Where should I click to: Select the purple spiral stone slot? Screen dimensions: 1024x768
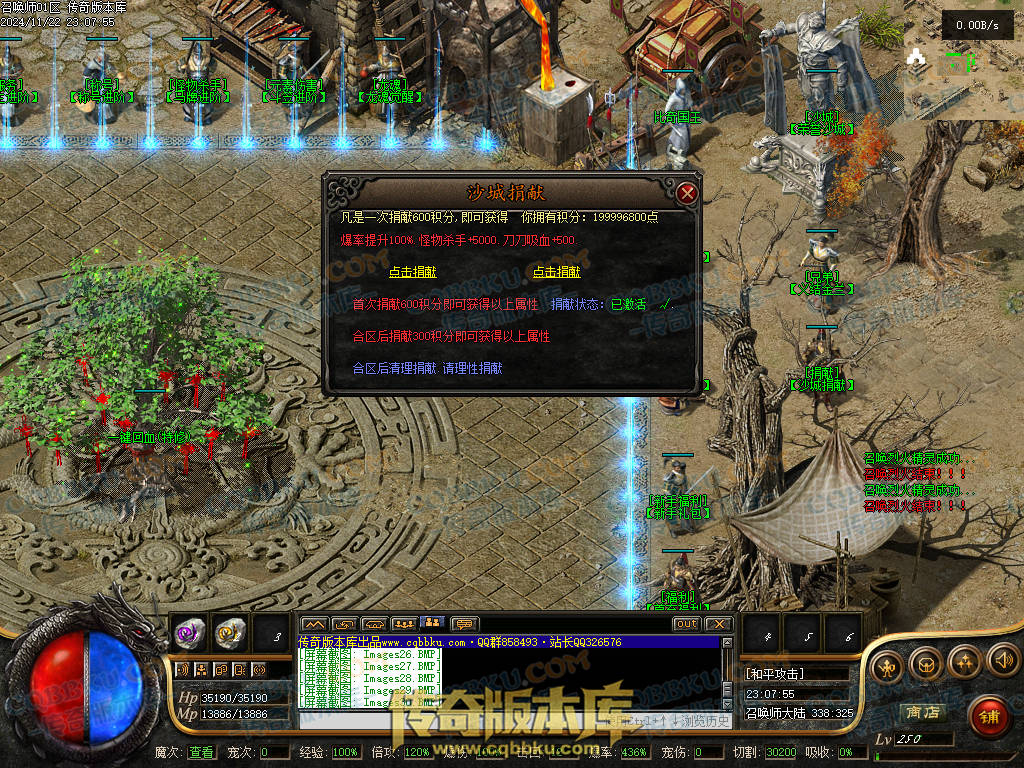point(189,631)
